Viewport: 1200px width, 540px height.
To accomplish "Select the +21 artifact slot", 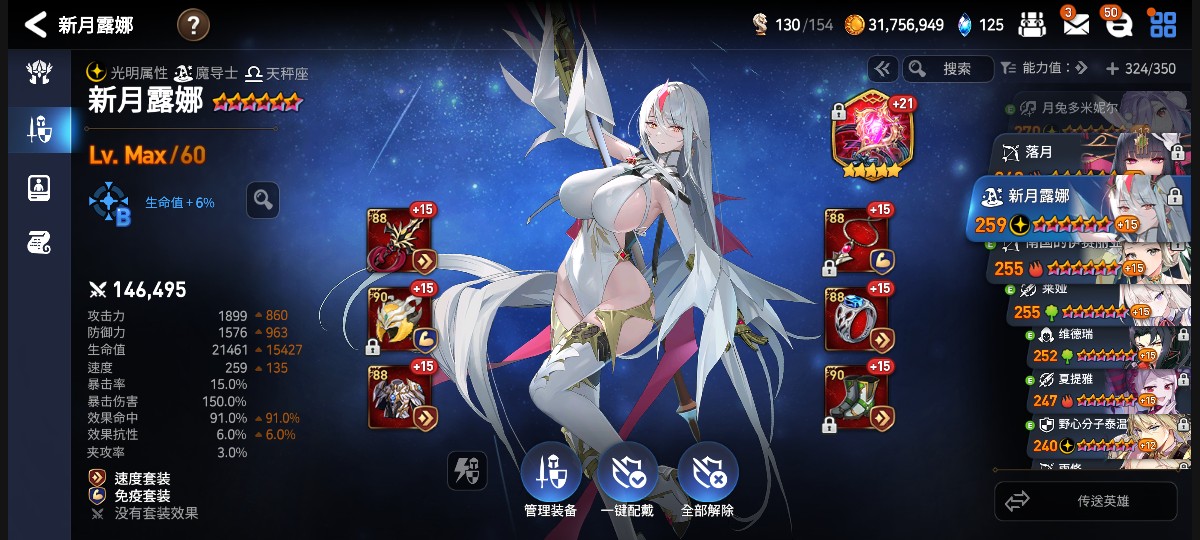I will click(x=872, y=136).
